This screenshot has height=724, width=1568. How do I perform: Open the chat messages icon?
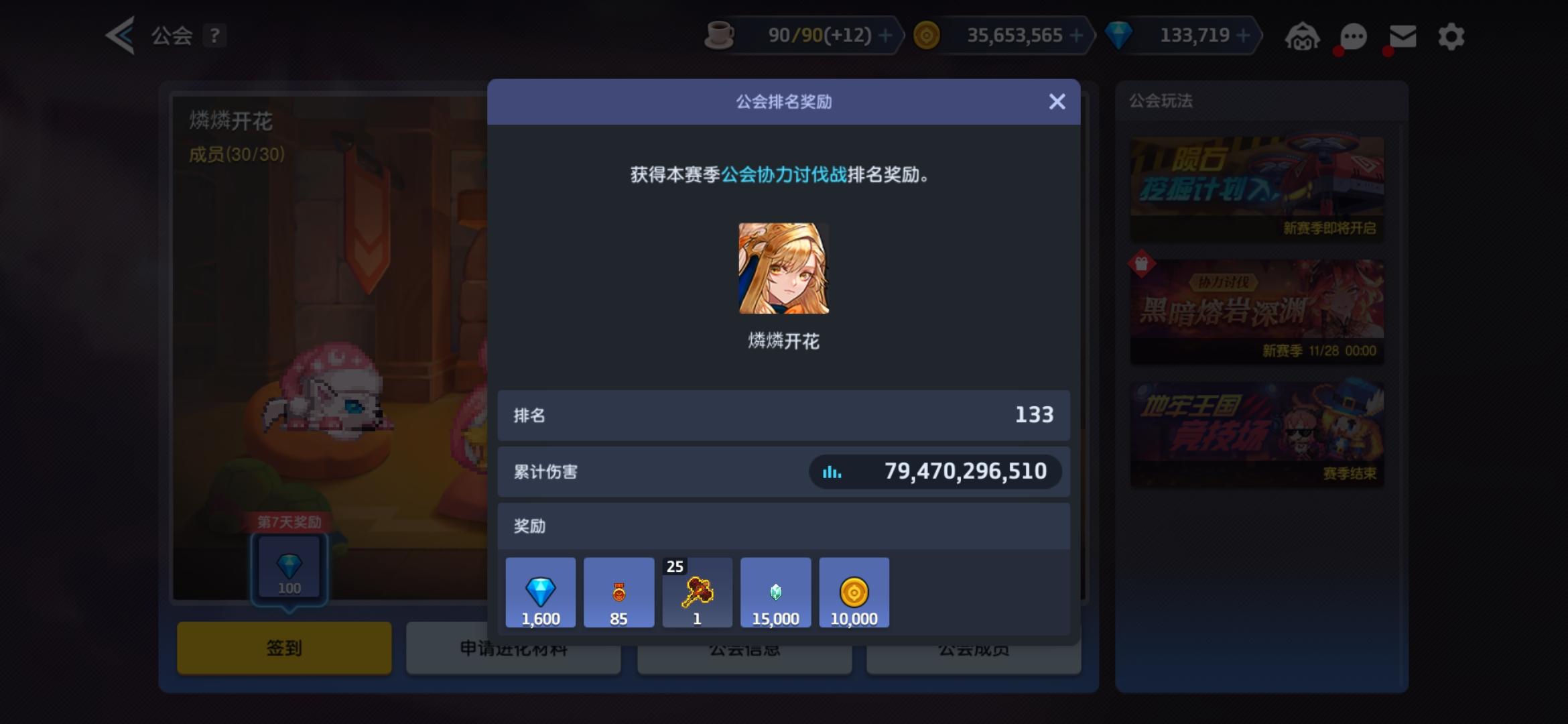click(1352, 36)
